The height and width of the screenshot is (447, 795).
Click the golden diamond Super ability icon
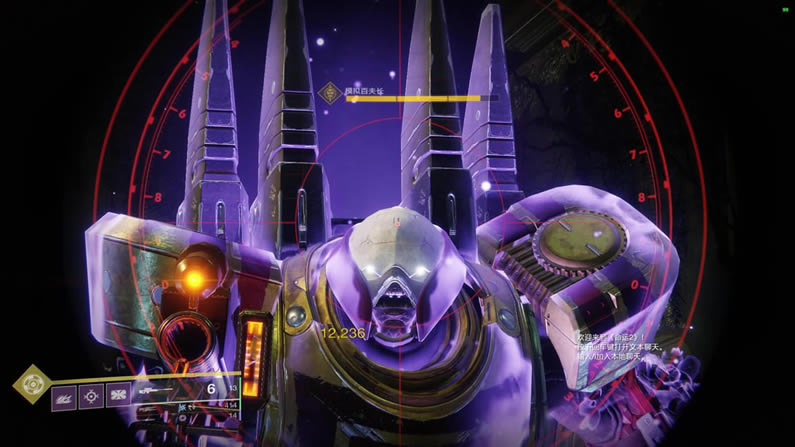32,383
